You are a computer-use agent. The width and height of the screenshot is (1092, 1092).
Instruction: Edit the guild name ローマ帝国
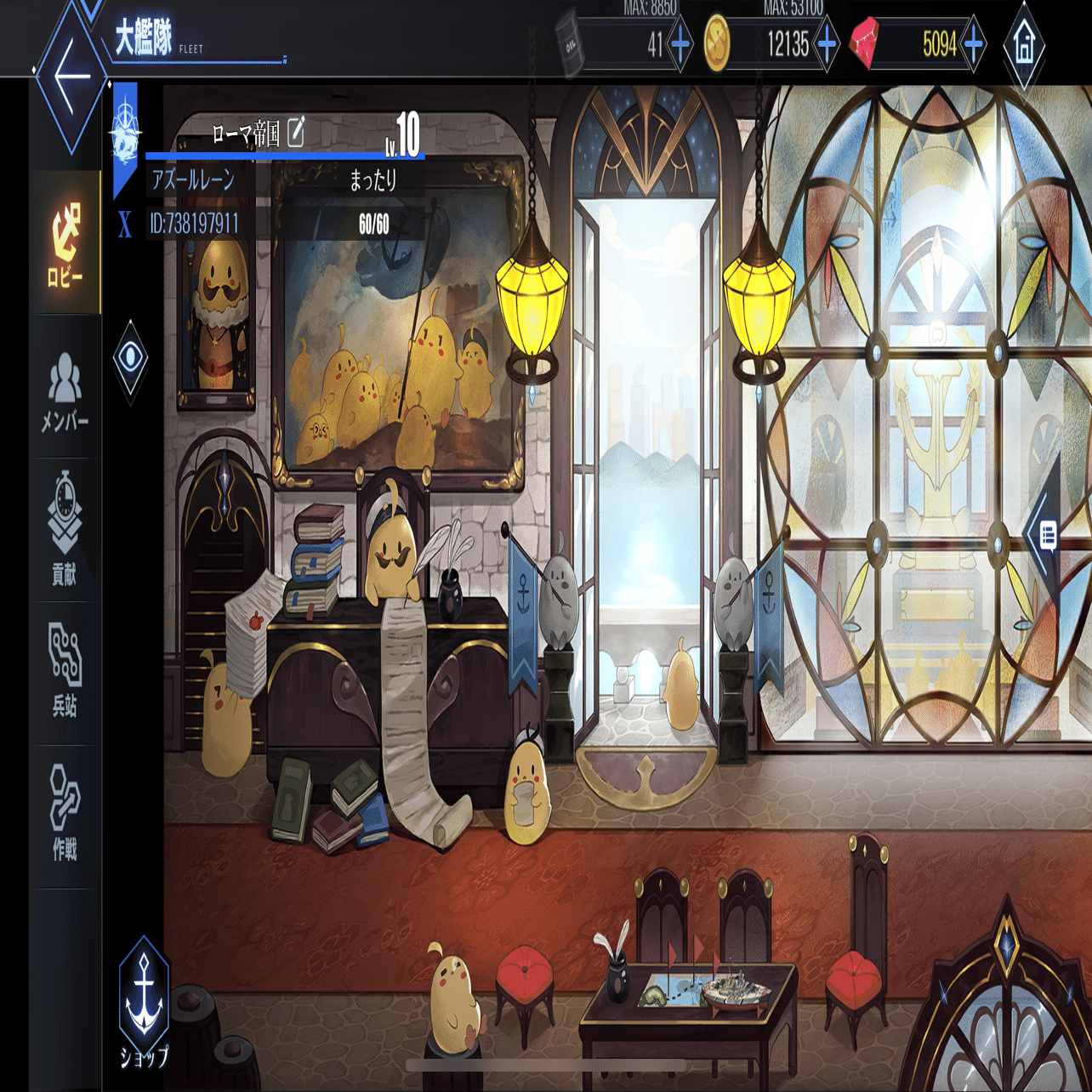(296, 132)
